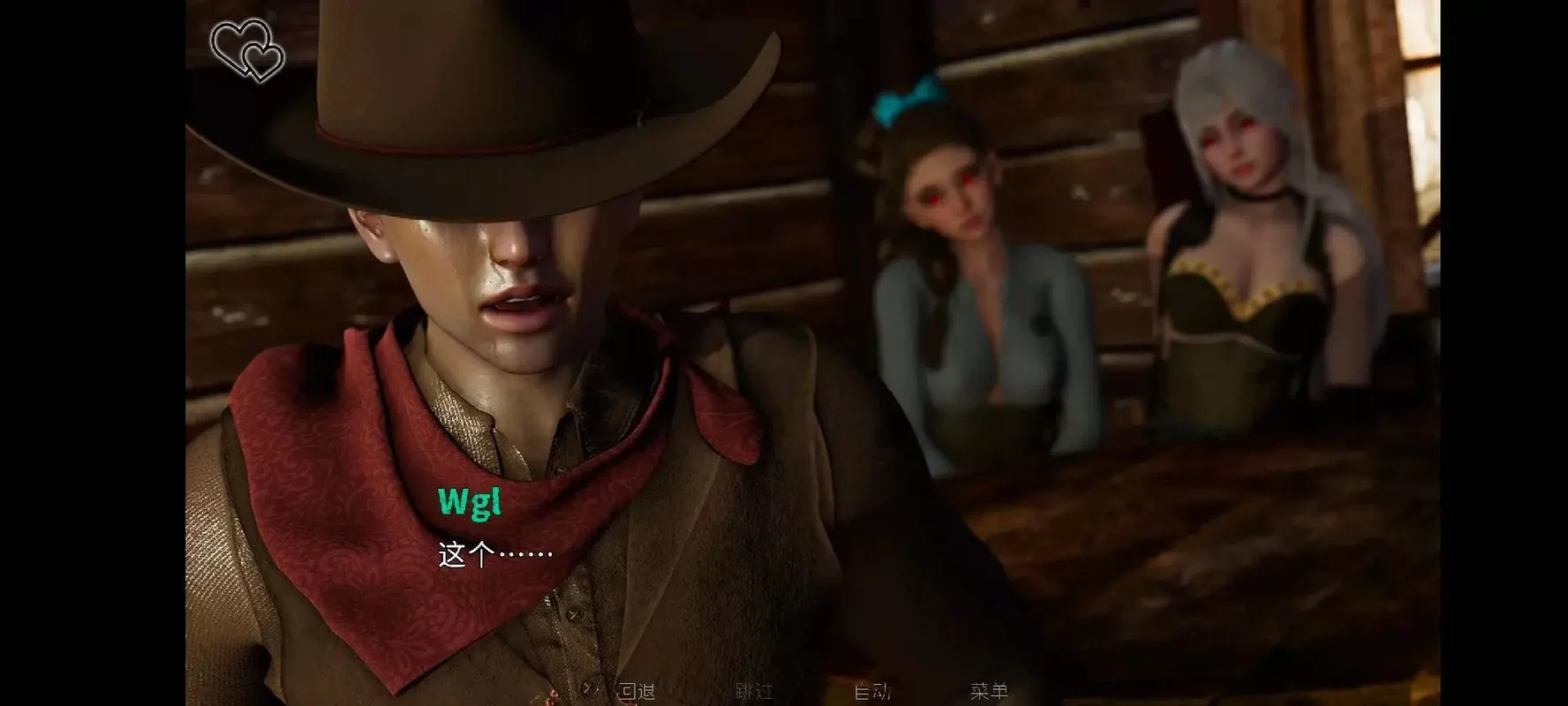Open the double hearts icon
This screenshot has height=706, width=1568.
(247, 50)
